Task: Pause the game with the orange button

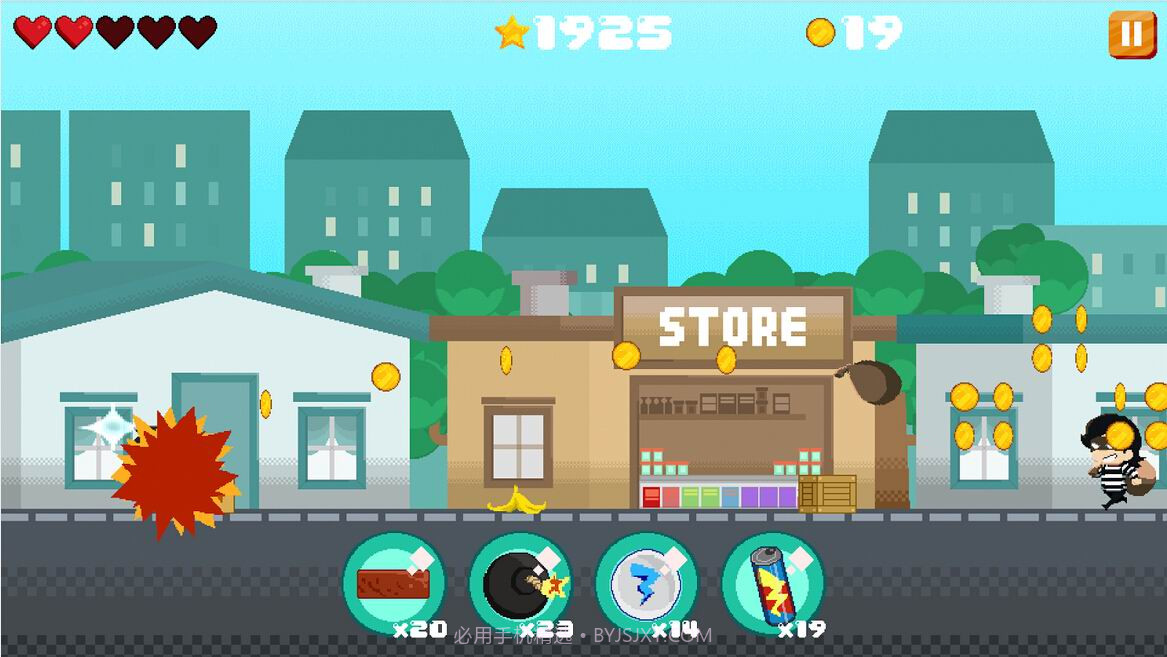Action: click(1131, 34)
